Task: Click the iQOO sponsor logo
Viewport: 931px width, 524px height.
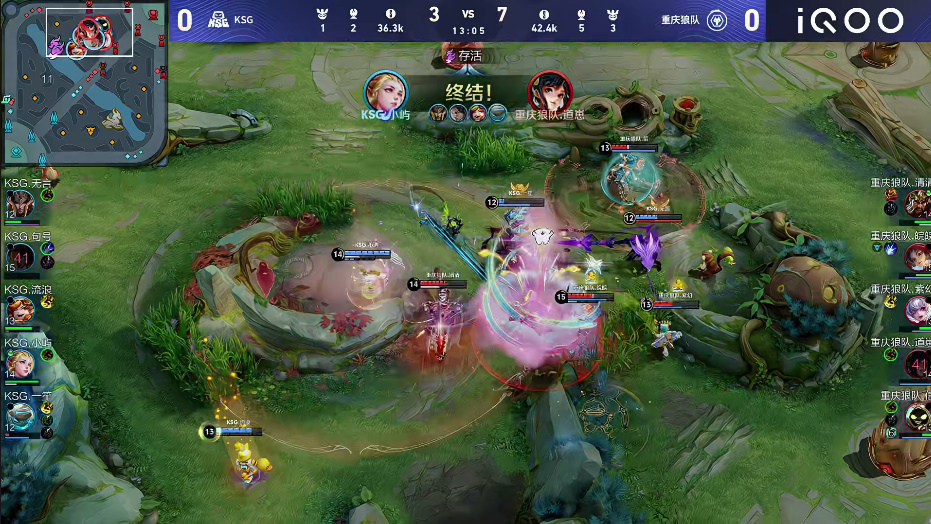Action: (x=849, y=20)
